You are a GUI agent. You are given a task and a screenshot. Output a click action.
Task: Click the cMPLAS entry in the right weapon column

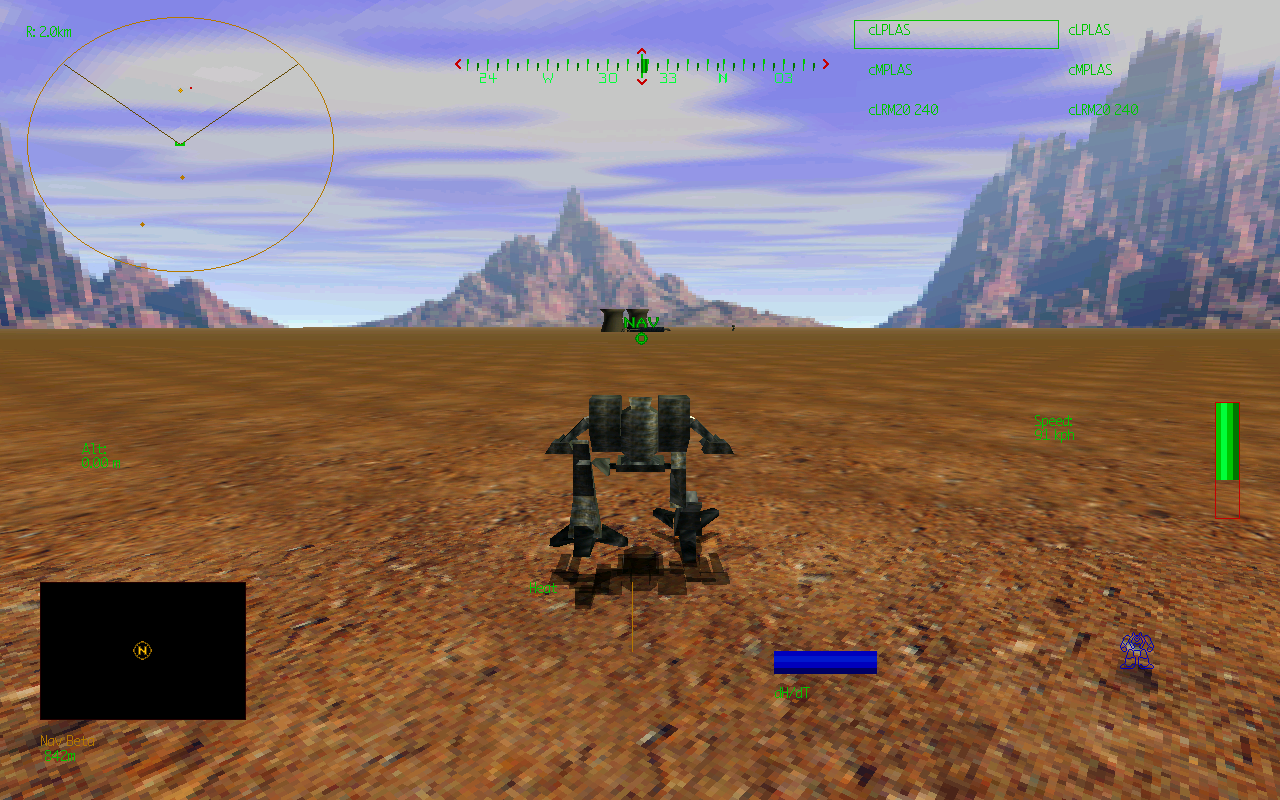1089,70
